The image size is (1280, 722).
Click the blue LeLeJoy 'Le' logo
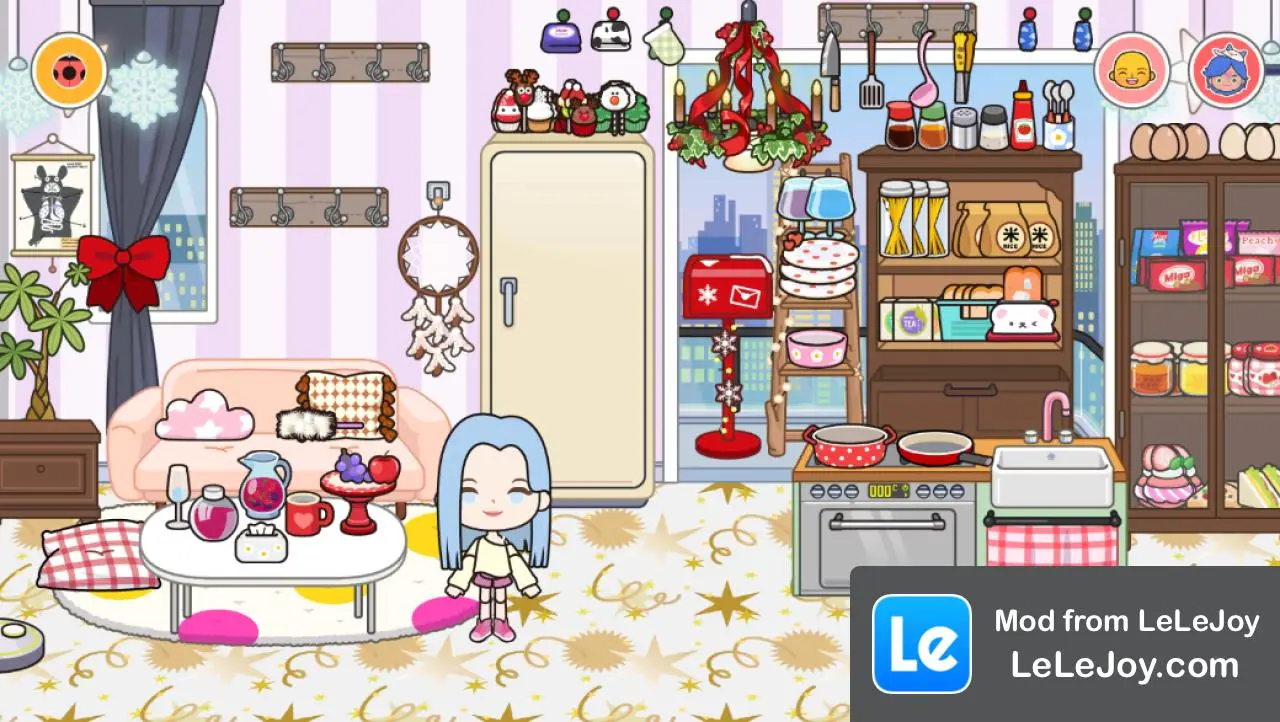923,643
